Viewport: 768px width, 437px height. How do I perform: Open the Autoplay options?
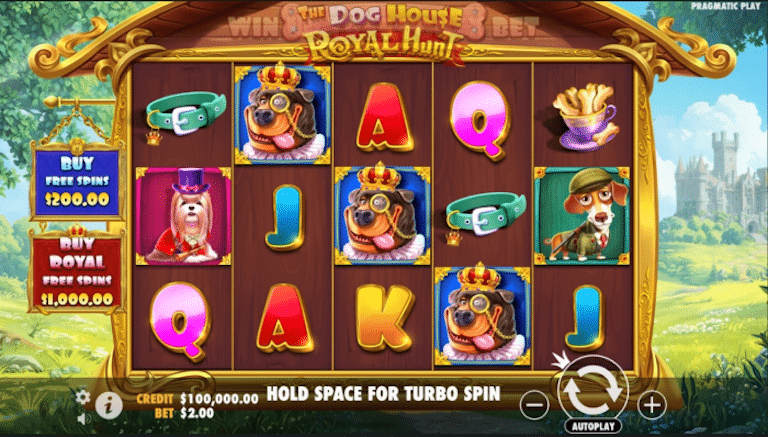click(592, 427)
